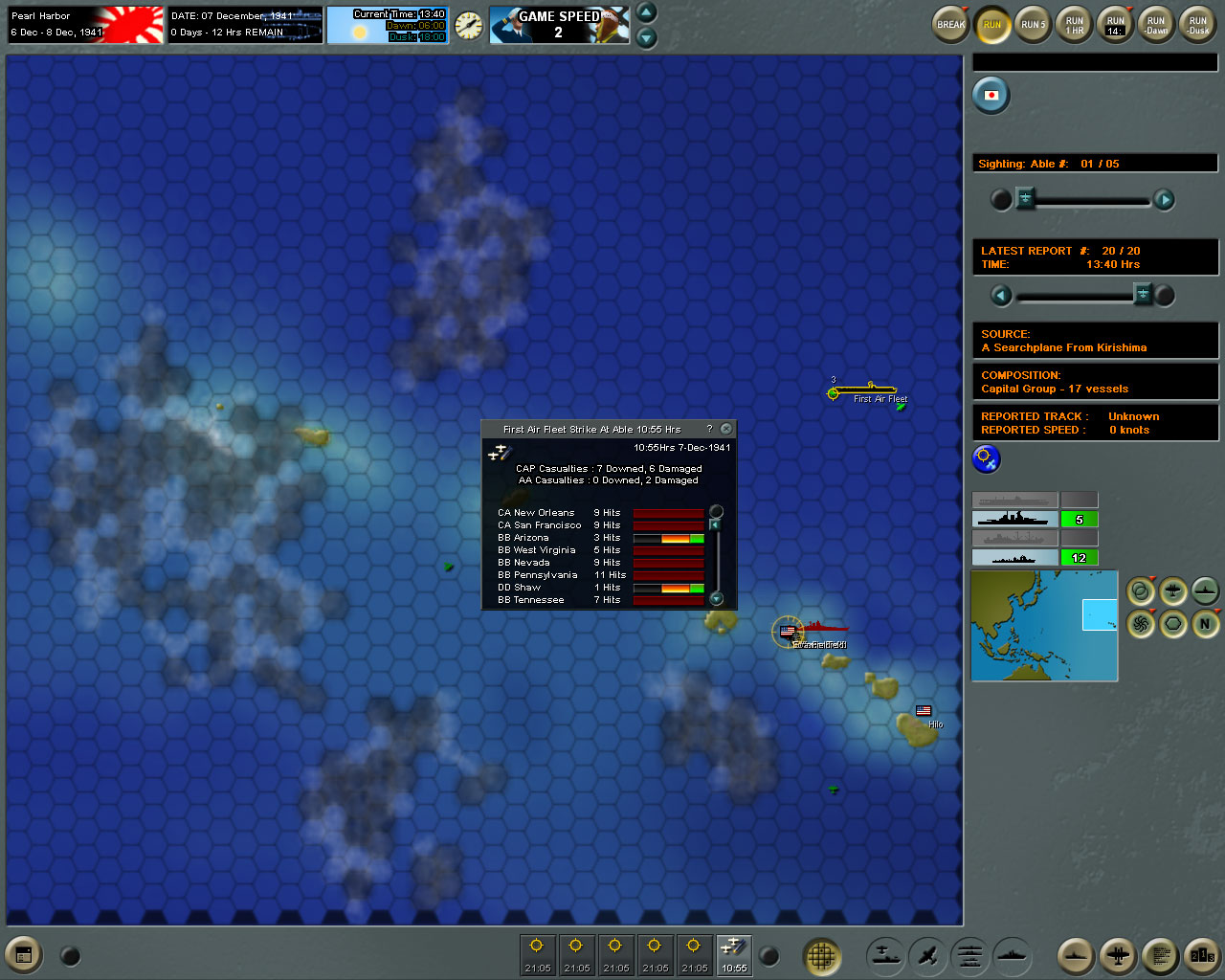1225x980 pixels.
Task: Go to previous report with left arrow
Action: (1001, 295)
